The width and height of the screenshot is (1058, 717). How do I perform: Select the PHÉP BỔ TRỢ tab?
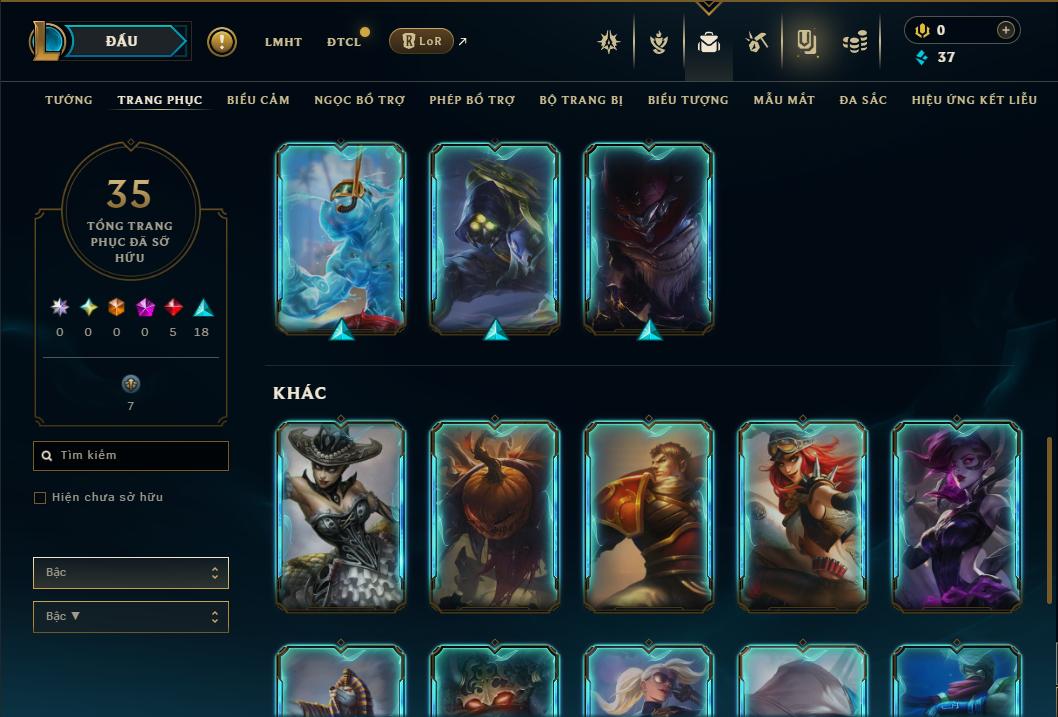tap(472, 100)
